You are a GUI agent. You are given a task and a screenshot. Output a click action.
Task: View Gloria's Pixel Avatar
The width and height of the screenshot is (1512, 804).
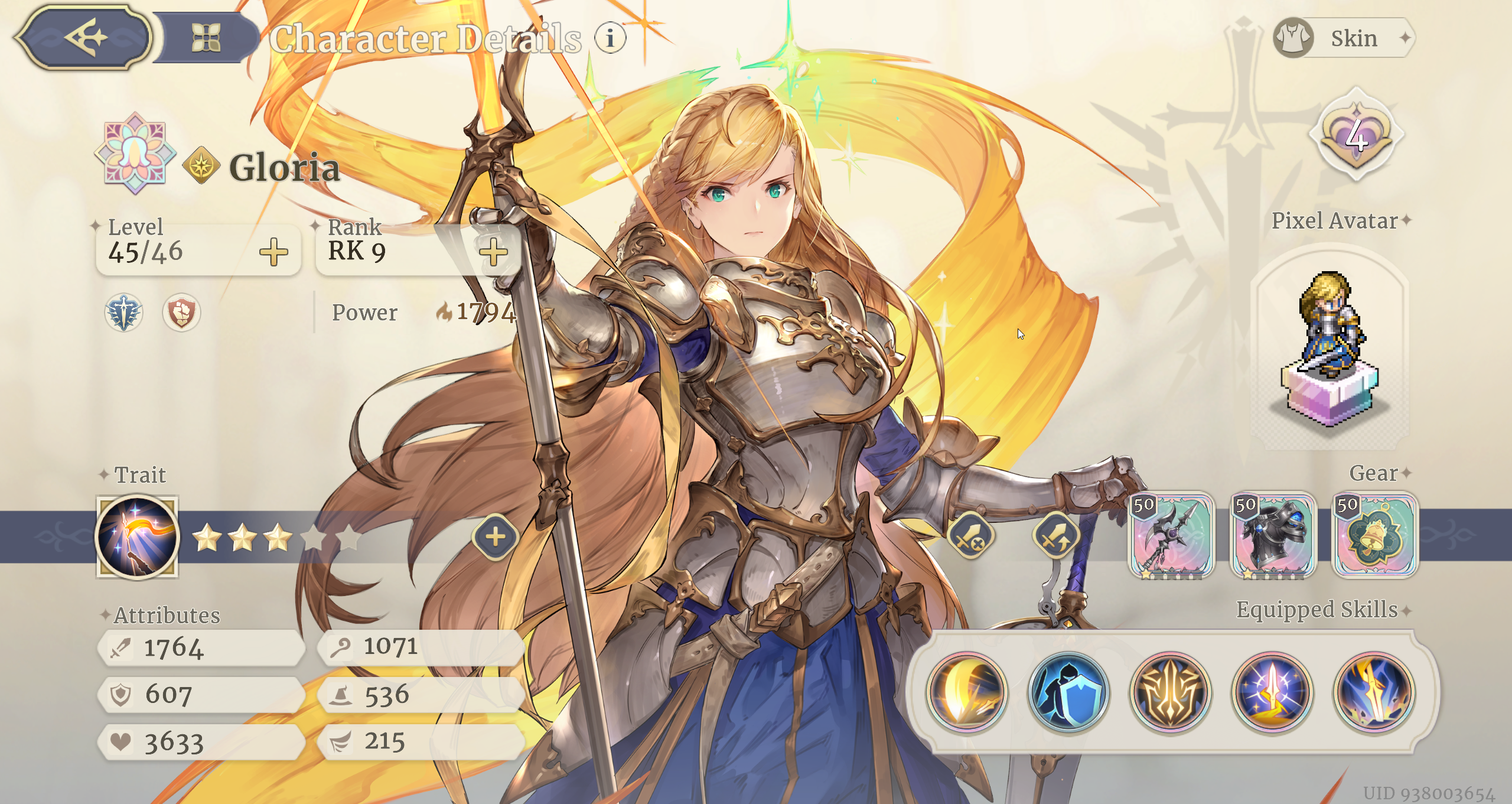pyautogui.click(x=1330, y=349)
